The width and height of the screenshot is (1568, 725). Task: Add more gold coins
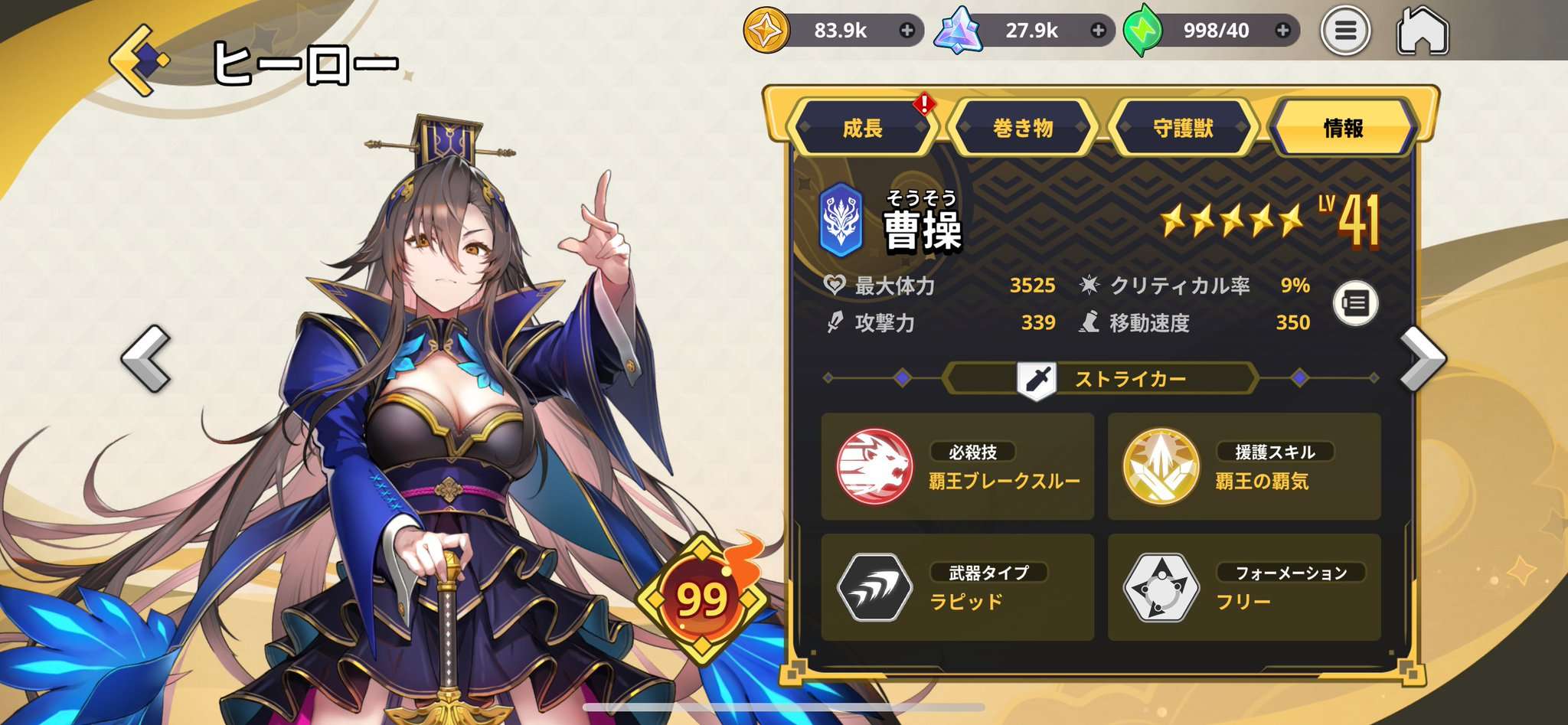pyautogui.click(x=907, y=31)
